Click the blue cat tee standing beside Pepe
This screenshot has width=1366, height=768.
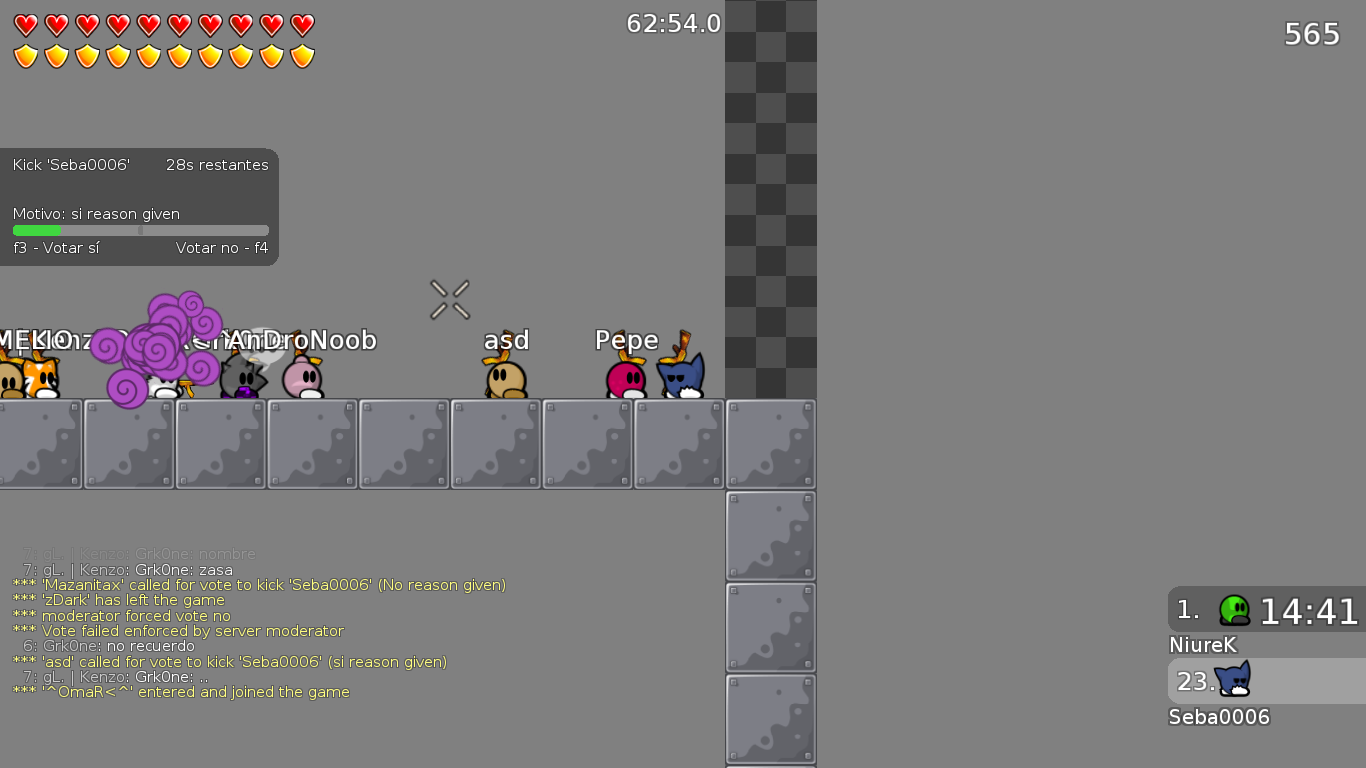point(682,378)
